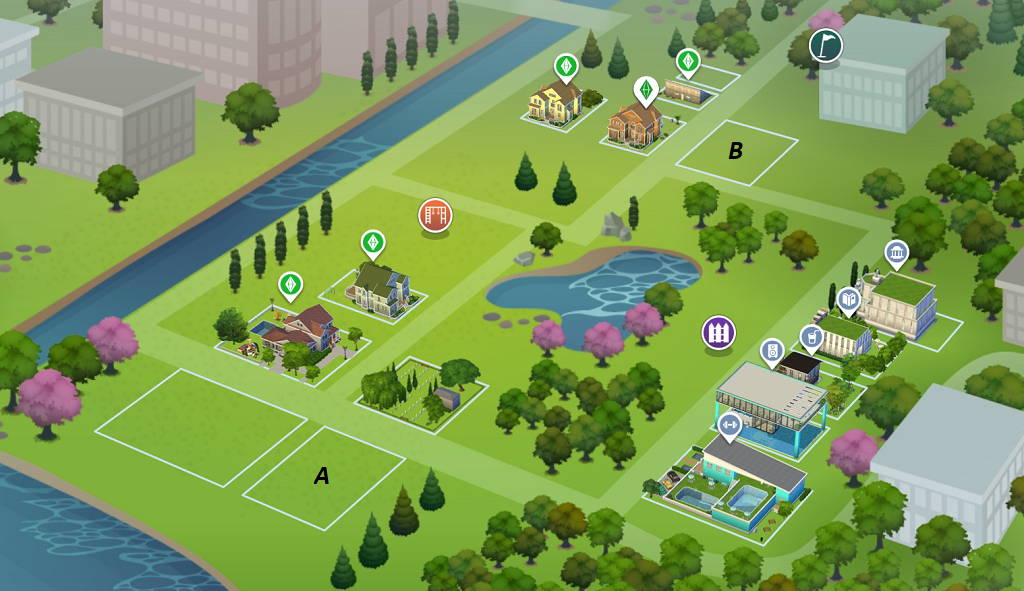Choose the plumbob pin over the red-roofed house
The height and width of the screenshot is (591, 1024).
290,285
